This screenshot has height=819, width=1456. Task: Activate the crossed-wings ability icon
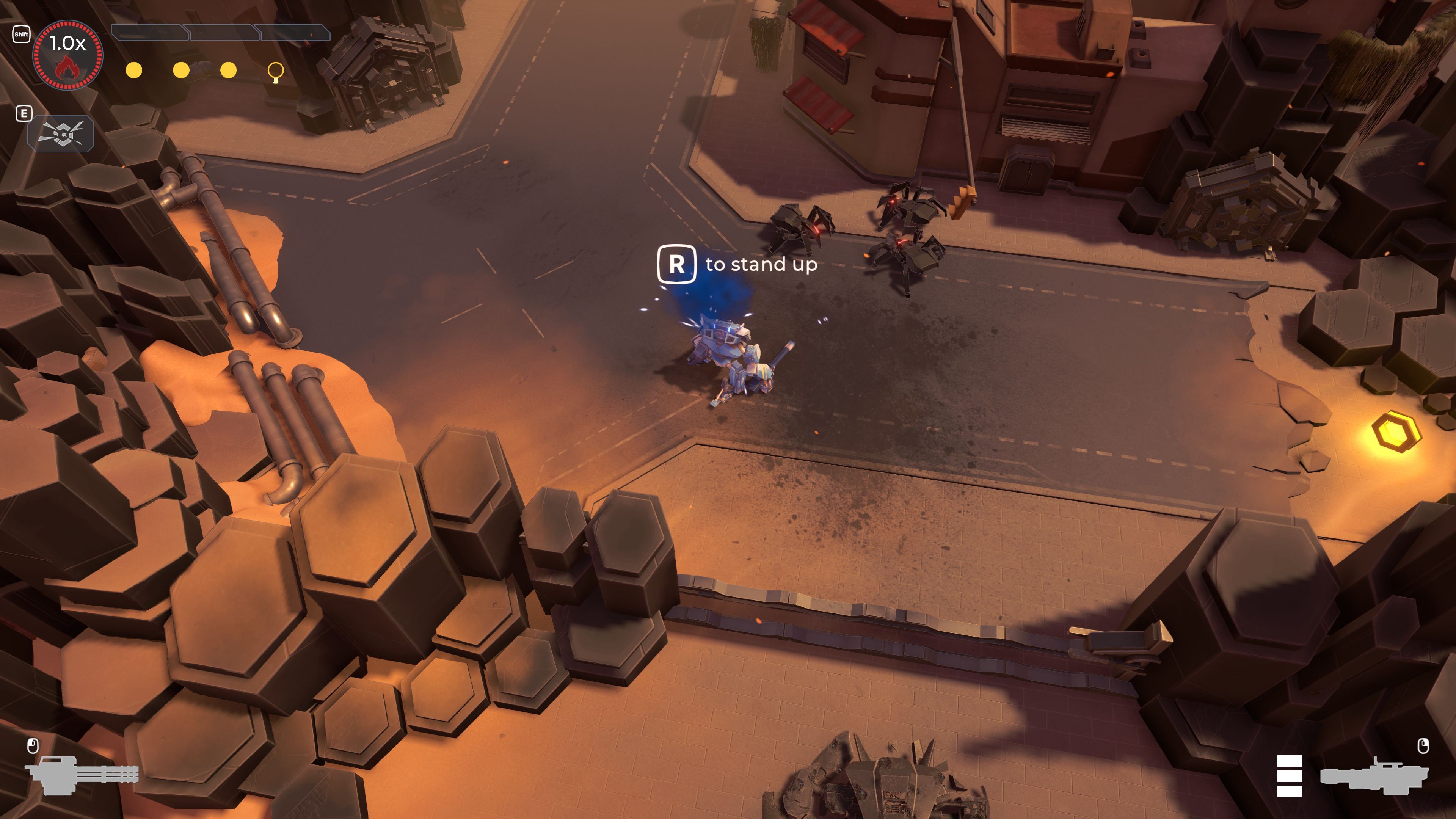click(61, 134)
